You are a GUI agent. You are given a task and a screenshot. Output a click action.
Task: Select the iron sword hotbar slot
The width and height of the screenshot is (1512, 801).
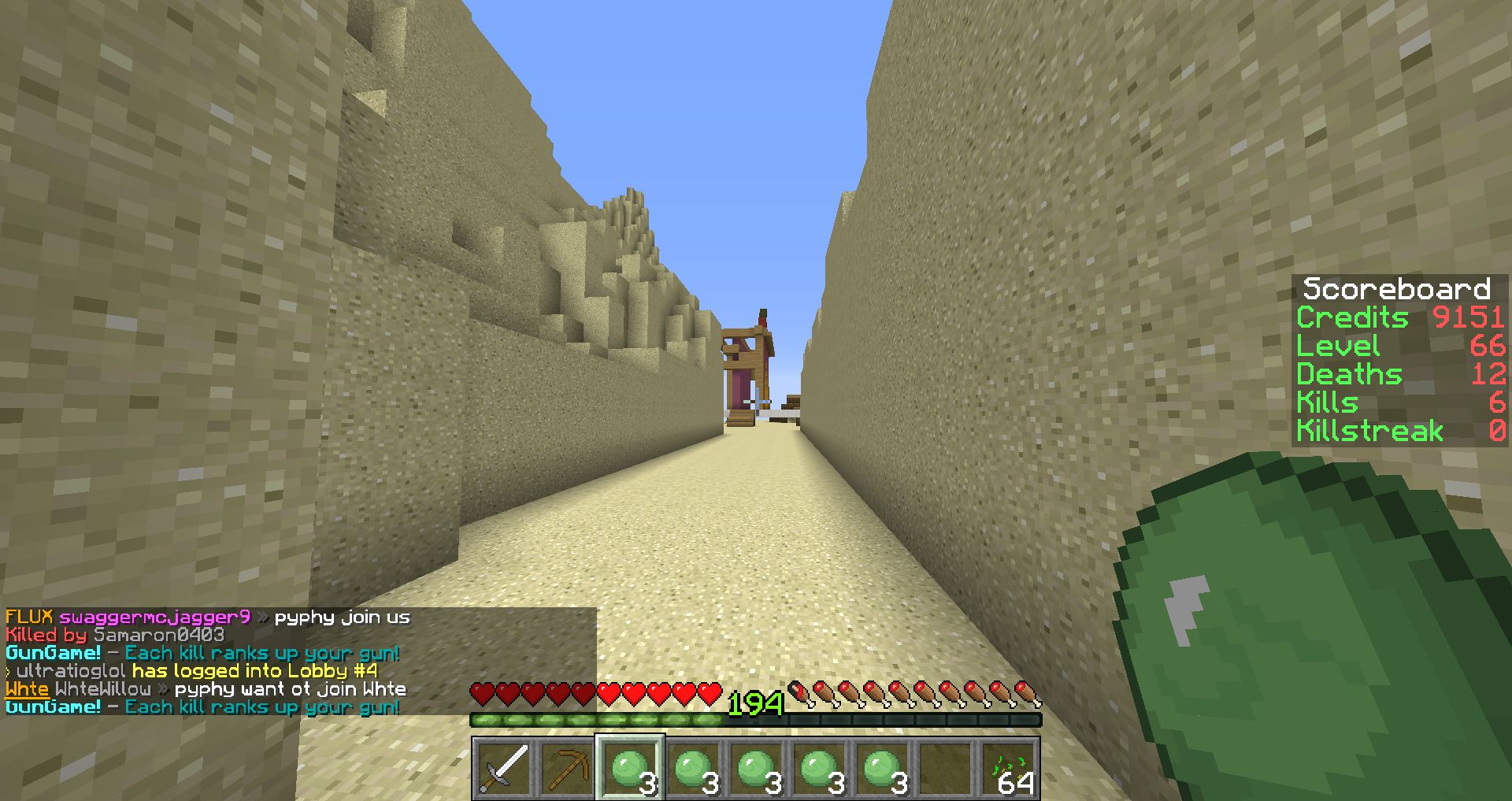504,769
